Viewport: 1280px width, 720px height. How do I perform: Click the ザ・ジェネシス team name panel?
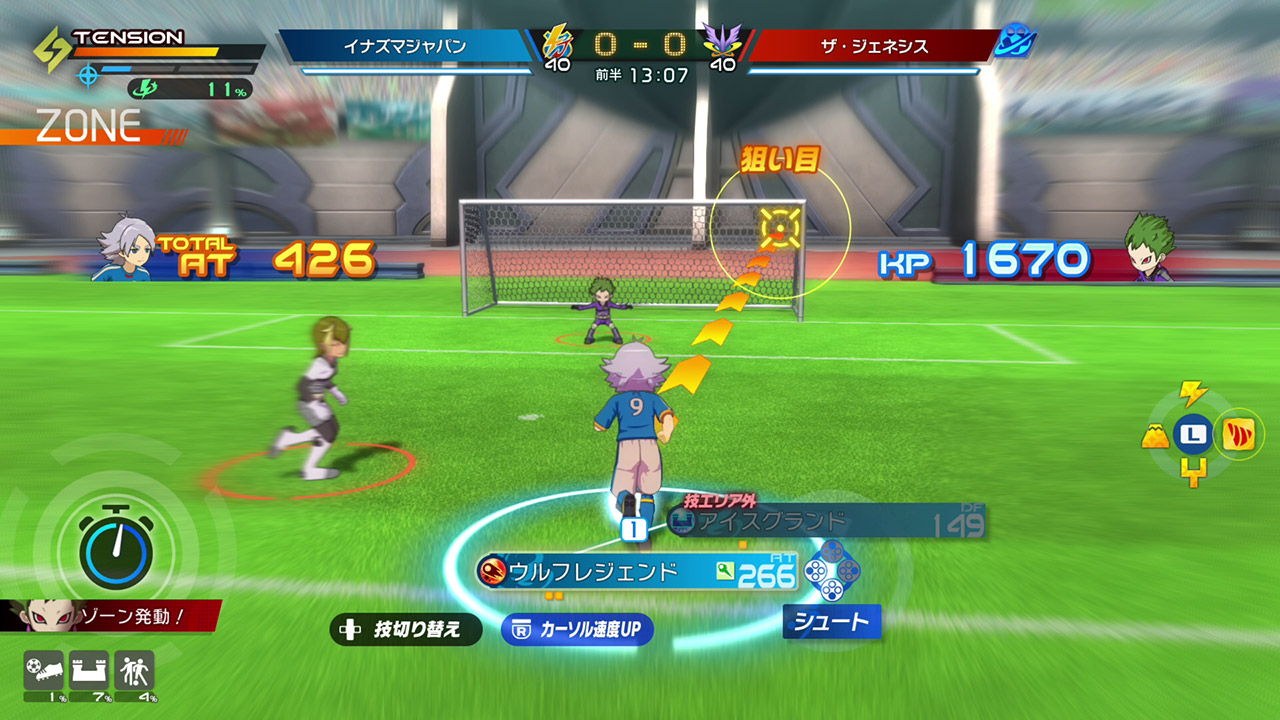[868, 46]
